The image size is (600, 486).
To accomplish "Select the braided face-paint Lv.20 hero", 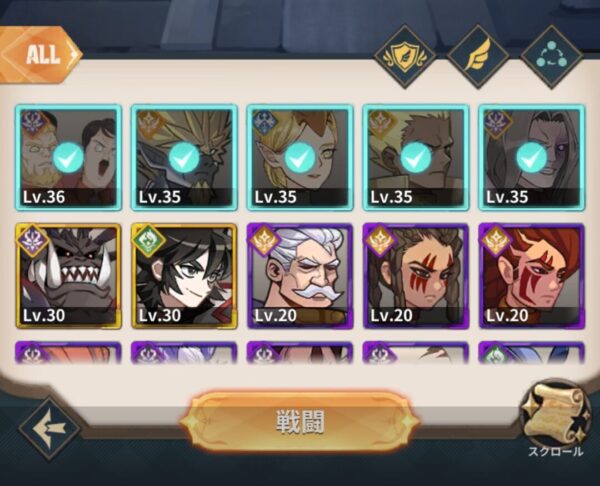I will coord(415,275).
